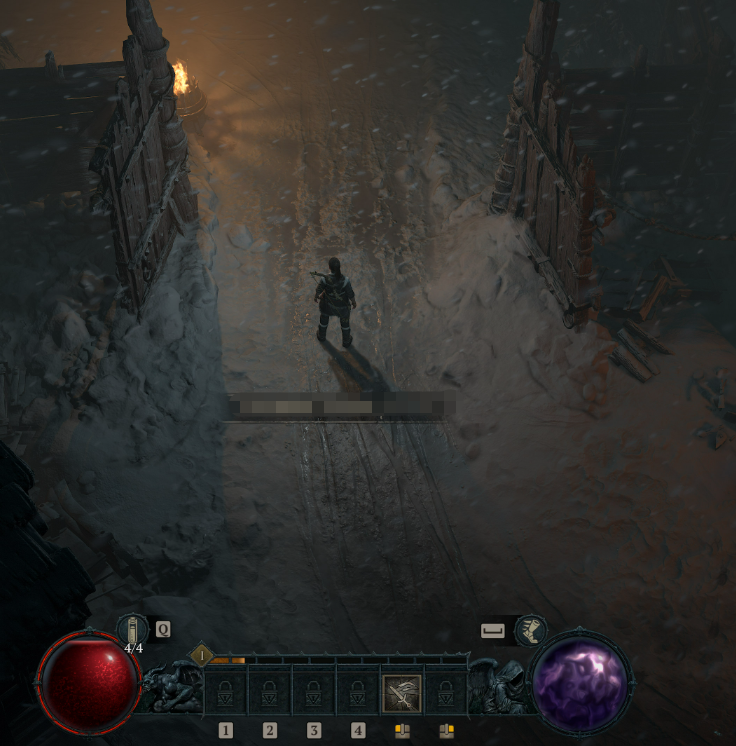Activate the evade boot icon
The width and height of the screenshot is (736, 746).
pos(530,630)
